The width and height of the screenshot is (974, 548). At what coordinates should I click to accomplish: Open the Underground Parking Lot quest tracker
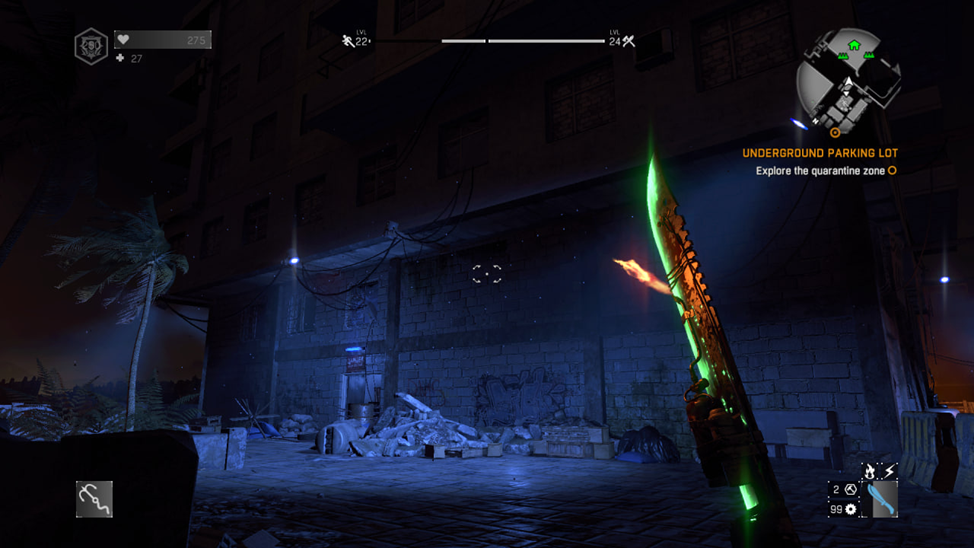pyautogui.click(x=820, y=153)
